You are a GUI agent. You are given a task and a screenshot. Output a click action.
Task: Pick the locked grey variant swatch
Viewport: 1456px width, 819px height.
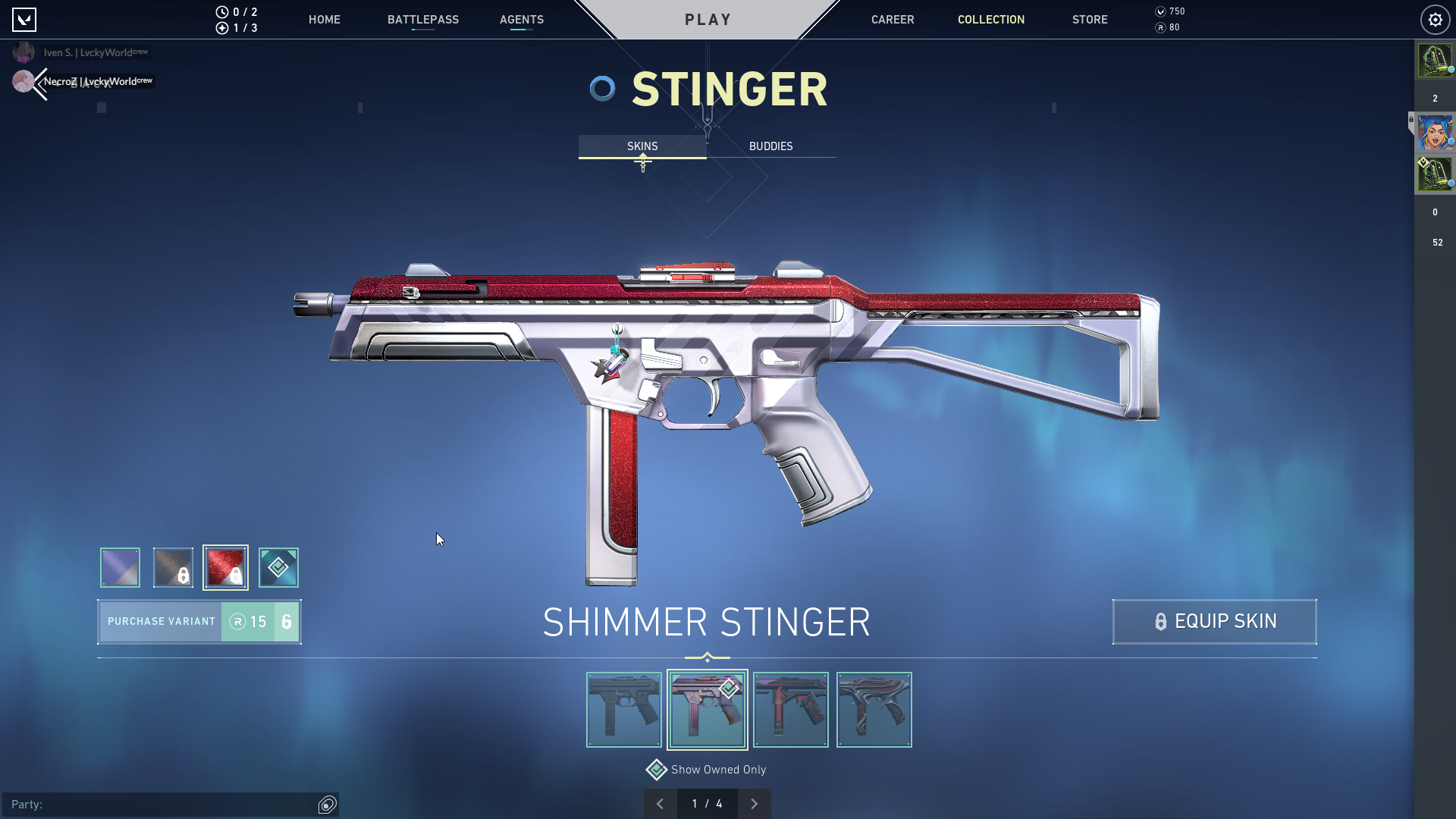tap(173, 567)
